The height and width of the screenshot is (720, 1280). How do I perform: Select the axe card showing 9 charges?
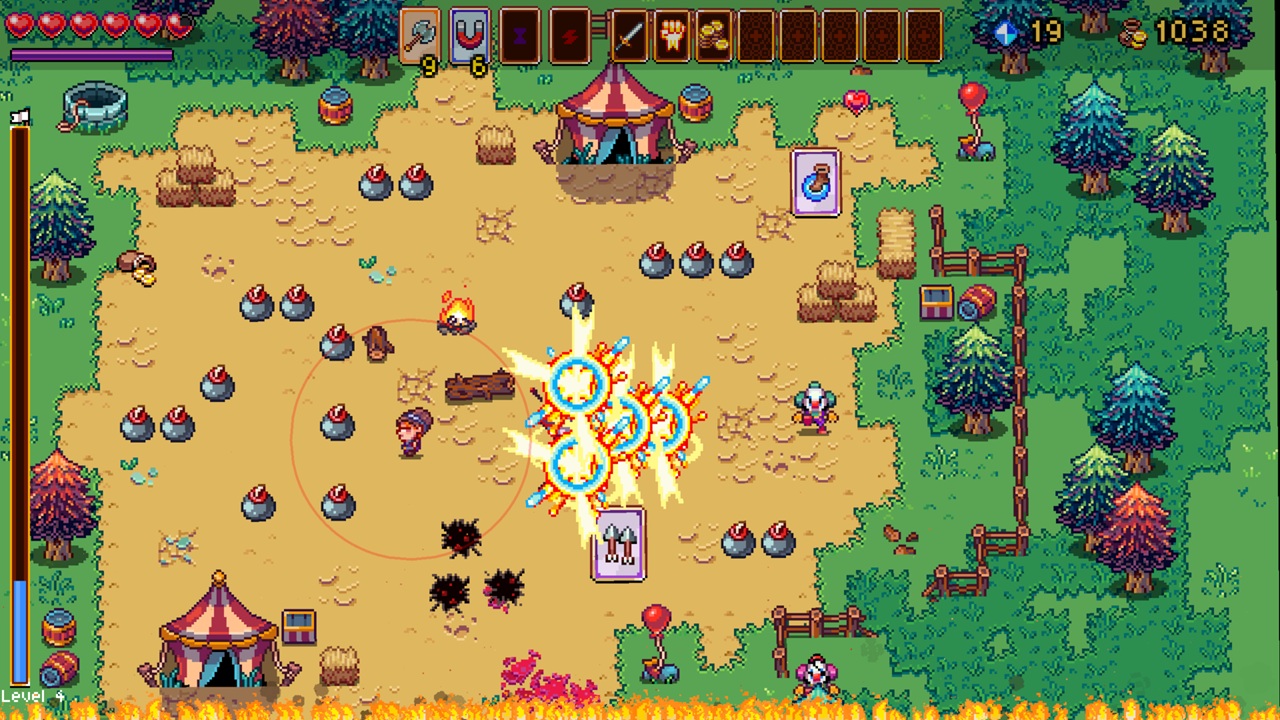tap(421, 37)
